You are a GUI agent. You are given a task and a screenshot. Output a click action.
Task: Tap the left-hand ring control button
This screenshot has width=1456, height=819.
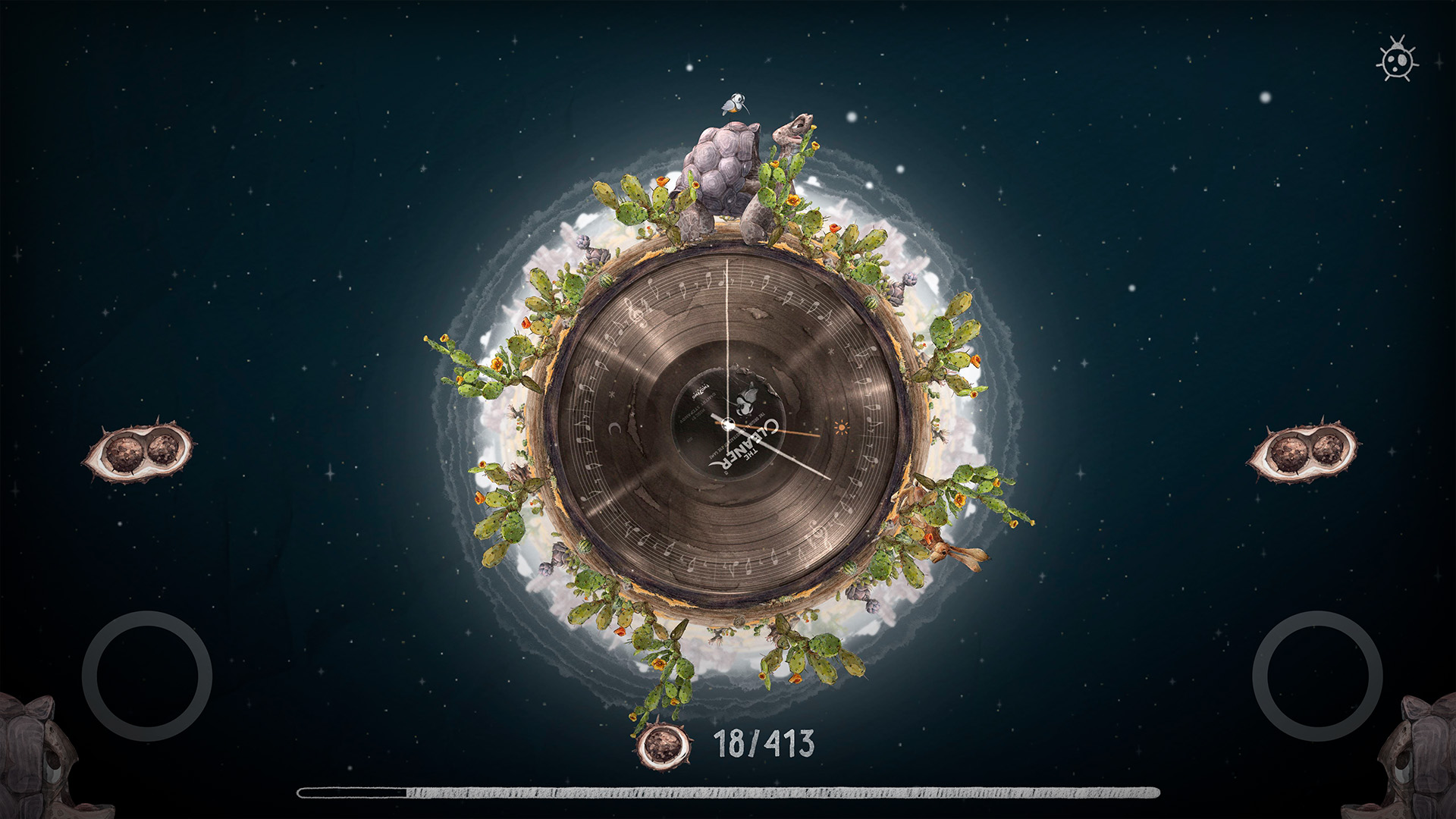146,676
